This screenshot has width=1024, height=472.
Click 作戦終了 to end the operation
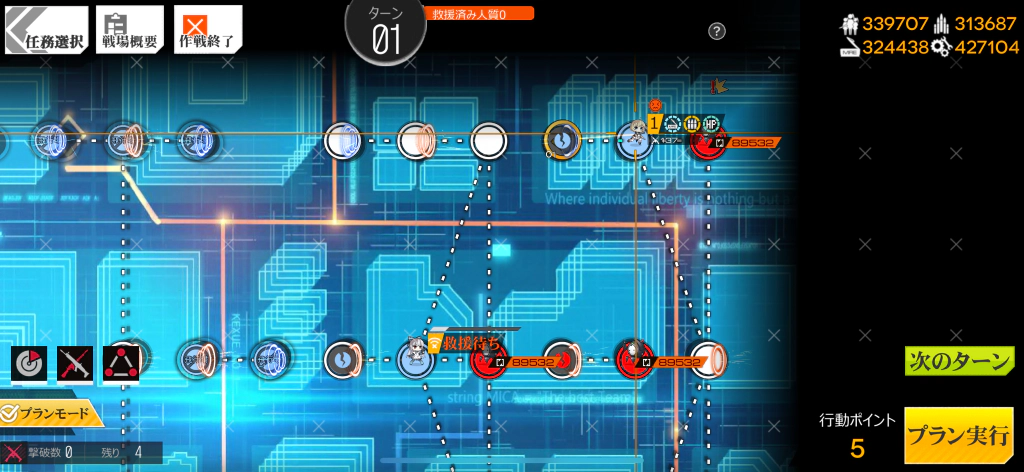pos(207,27)
